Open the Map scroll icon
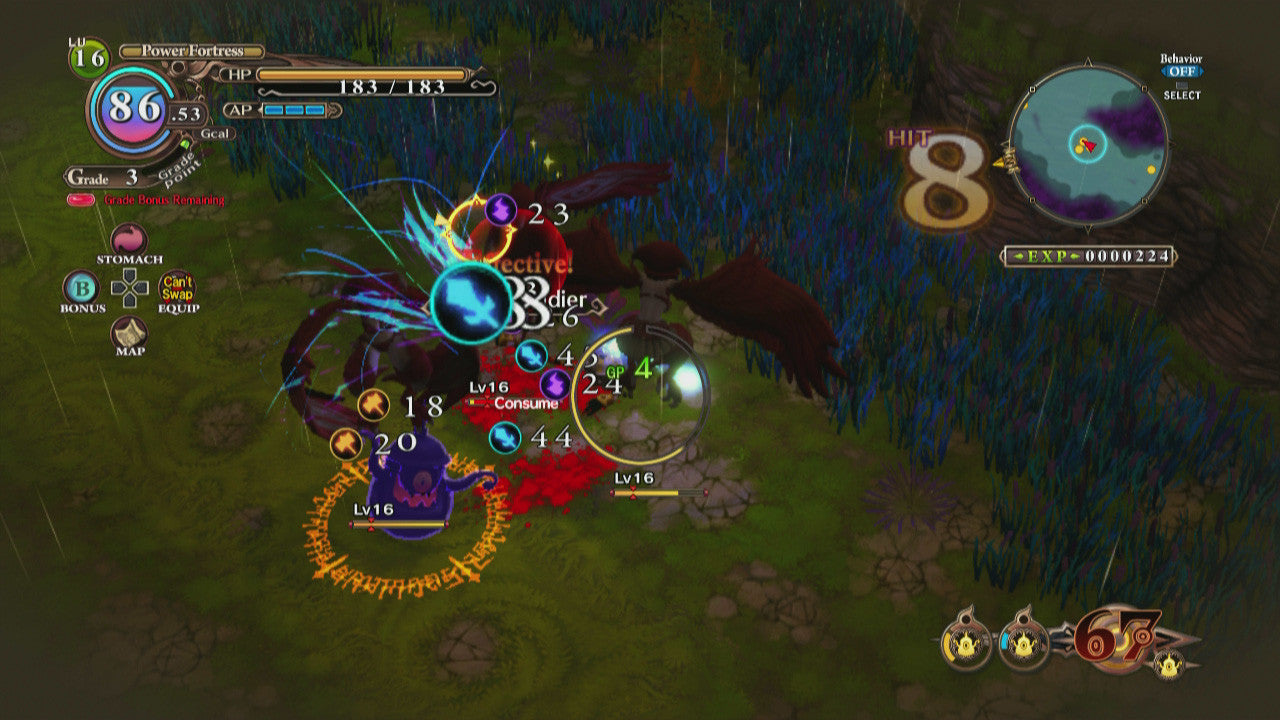This screenshot has width=1280, height=720. pos(129,332)
